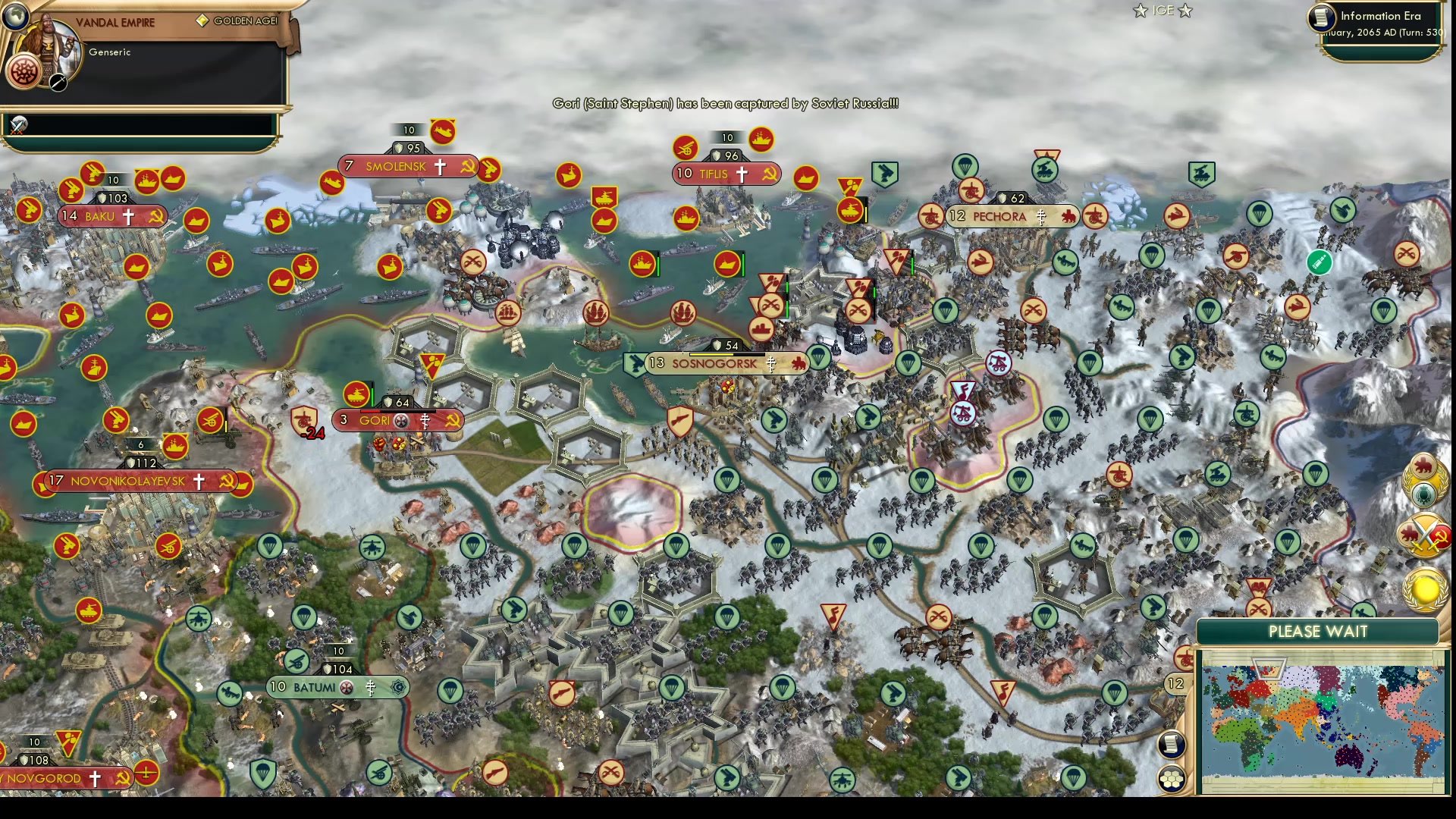
Task: Select the red rocket artillery icon above Tiflis
Action: coord(686,148)
